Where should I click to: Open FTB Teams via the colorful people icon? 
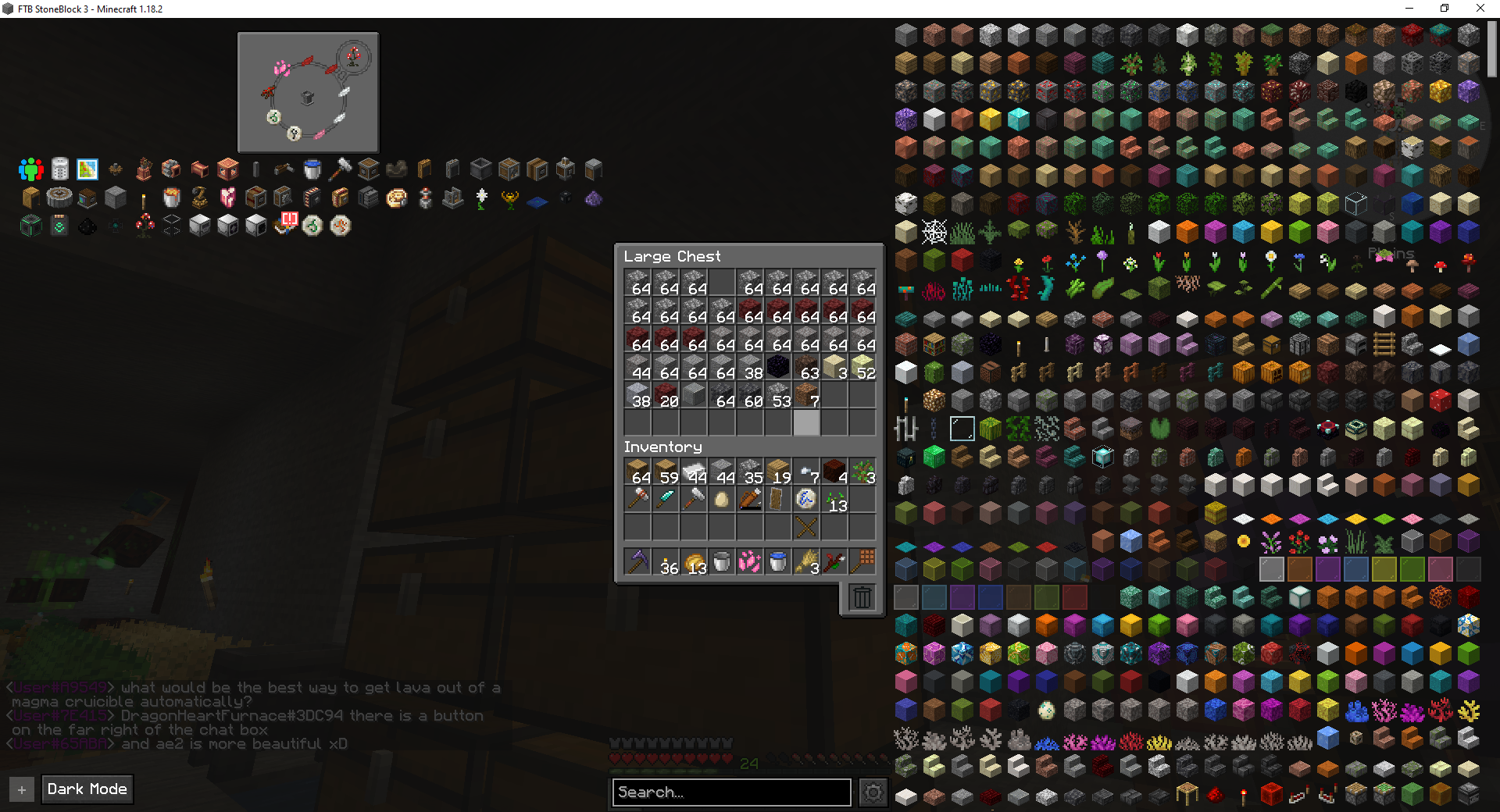(30, 169)
